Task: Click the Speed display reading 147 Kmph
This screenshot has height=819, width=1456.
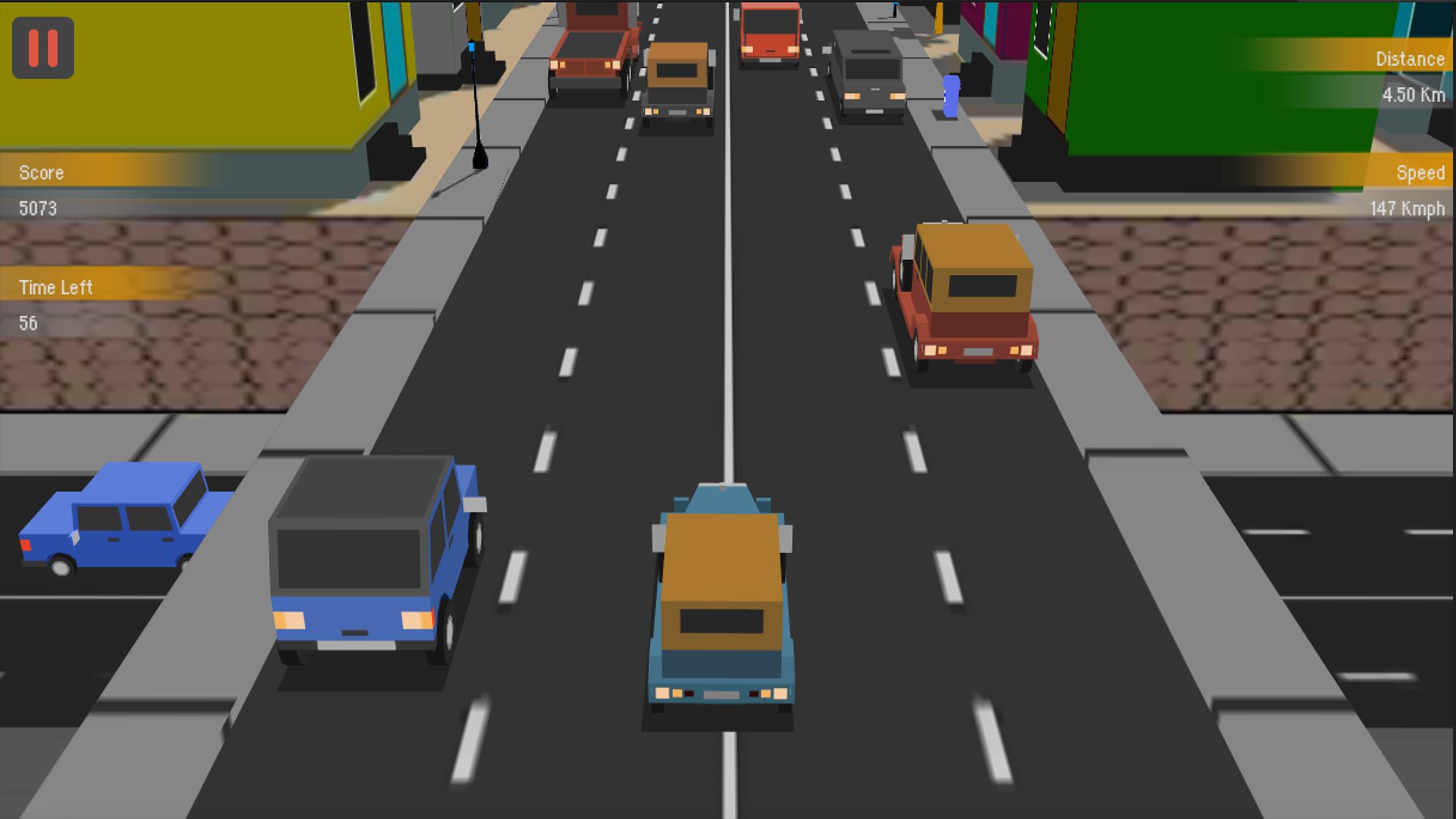Action: pos(1407,208)
